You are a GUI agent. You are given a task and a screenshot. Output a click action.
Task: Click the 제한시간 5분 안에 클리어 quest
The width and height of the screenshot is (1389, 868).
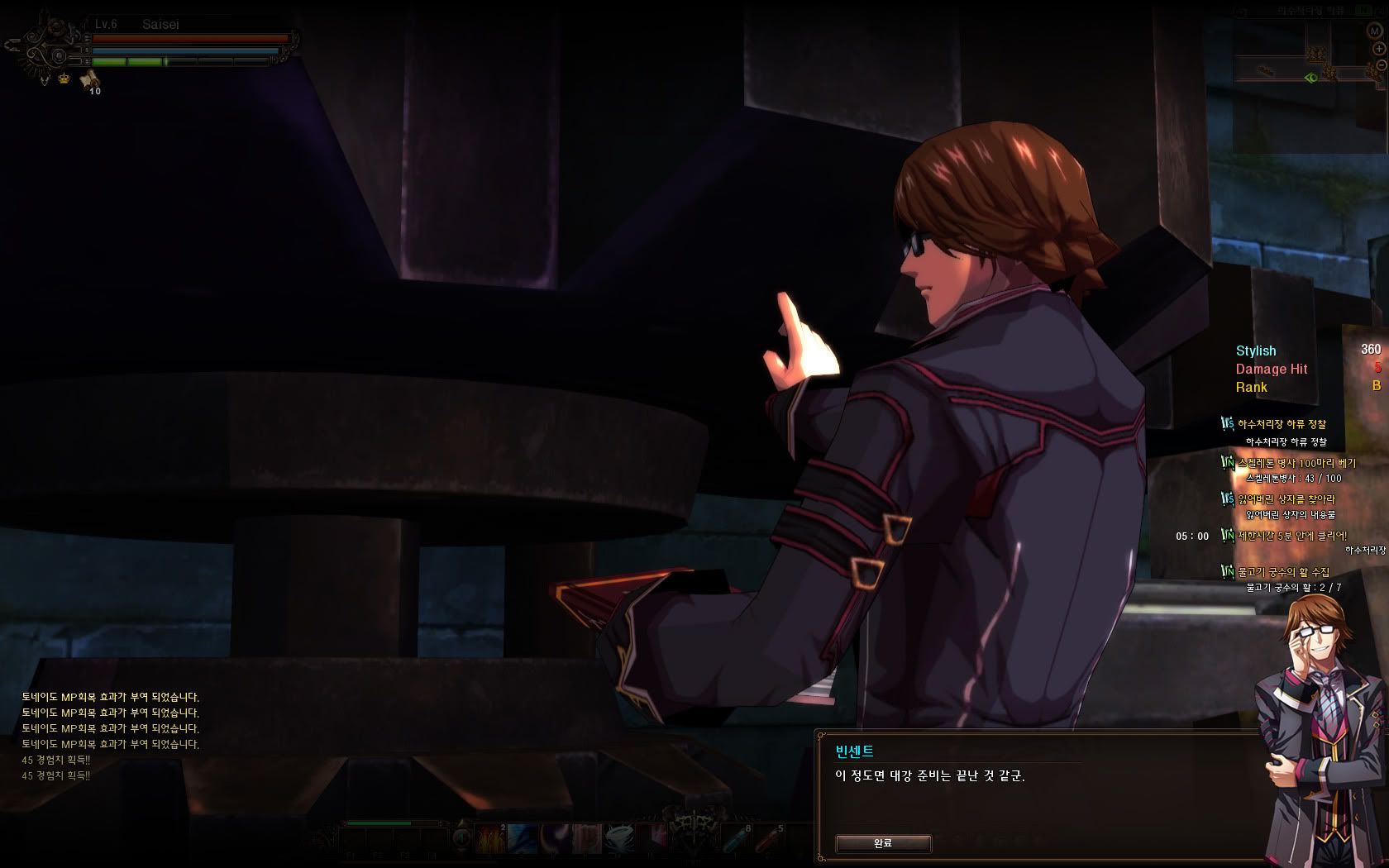point(1291,536)
